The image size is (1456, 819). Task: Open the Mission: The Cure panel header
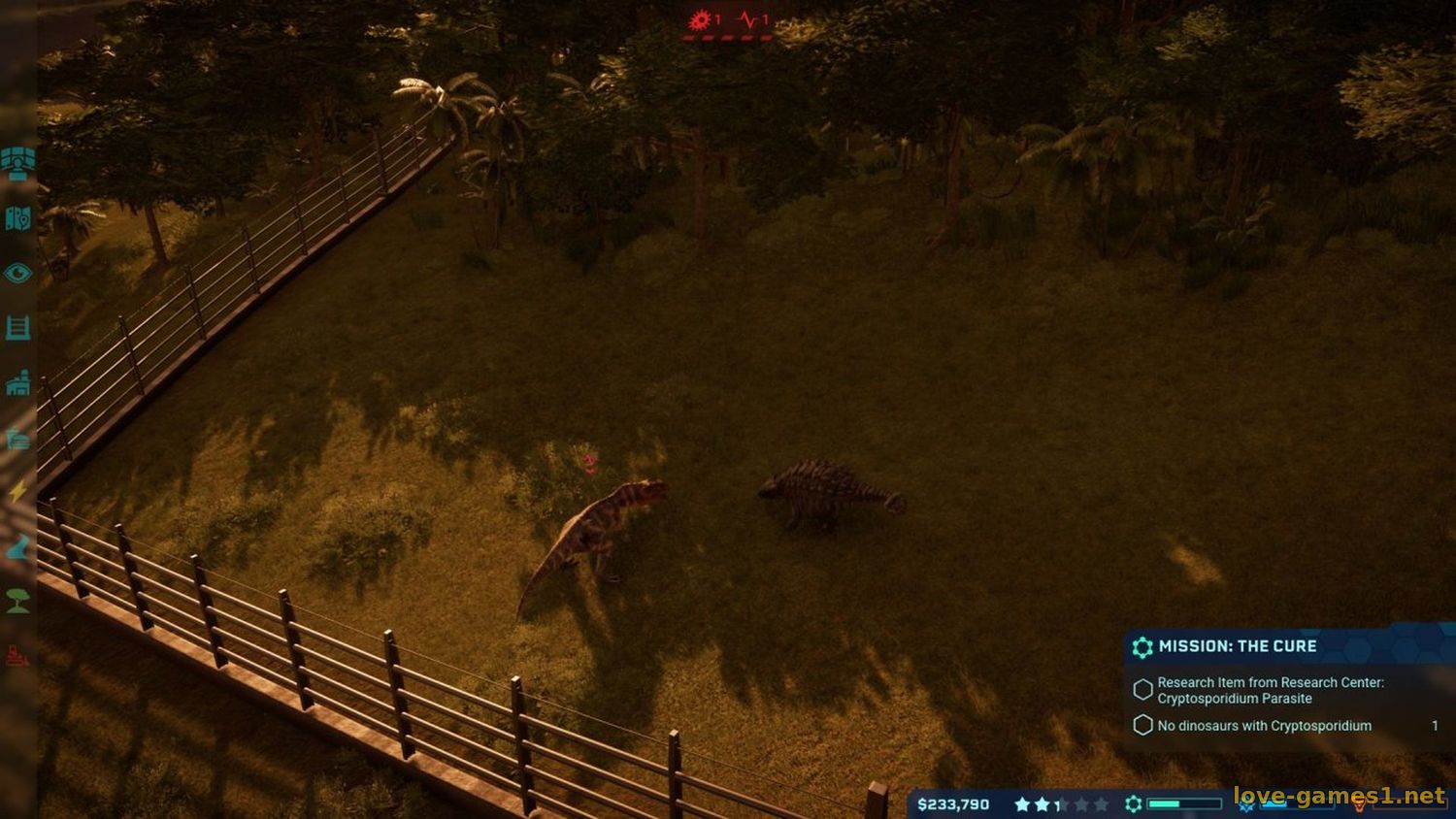click(1238, 646)
